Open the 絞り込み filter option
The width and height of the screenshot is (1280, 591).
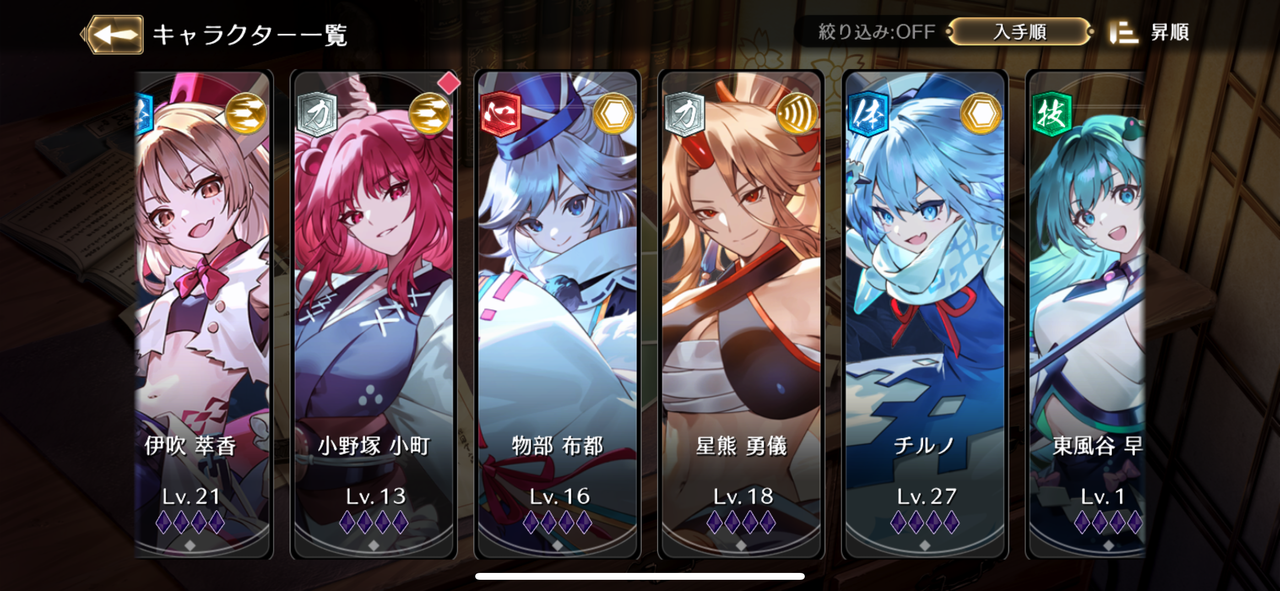[x=867, y=32]
